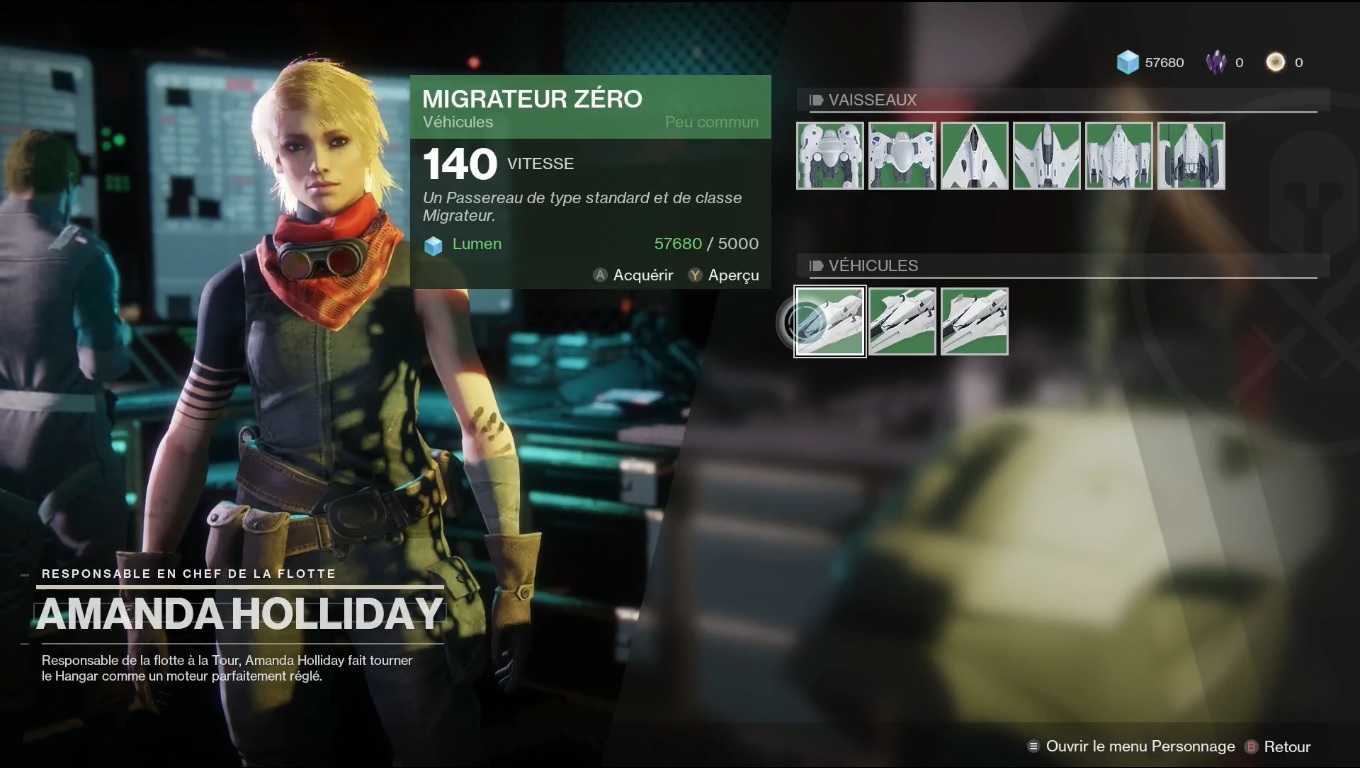Select the highlighted Migrateur Zéro sparrow
This screenshot has width=1360, height=768.
pyautogui.click(x=830, y=321)
